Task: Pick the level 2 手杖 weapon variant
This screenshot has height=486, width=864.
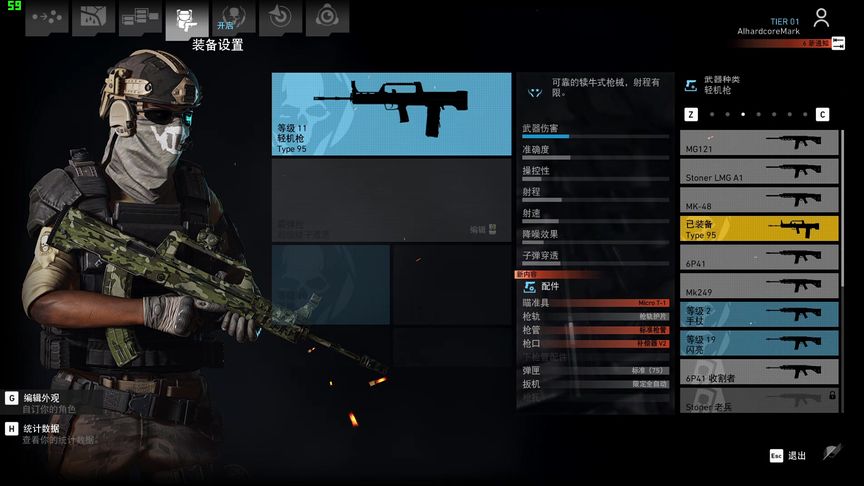Action: [760, 315]
